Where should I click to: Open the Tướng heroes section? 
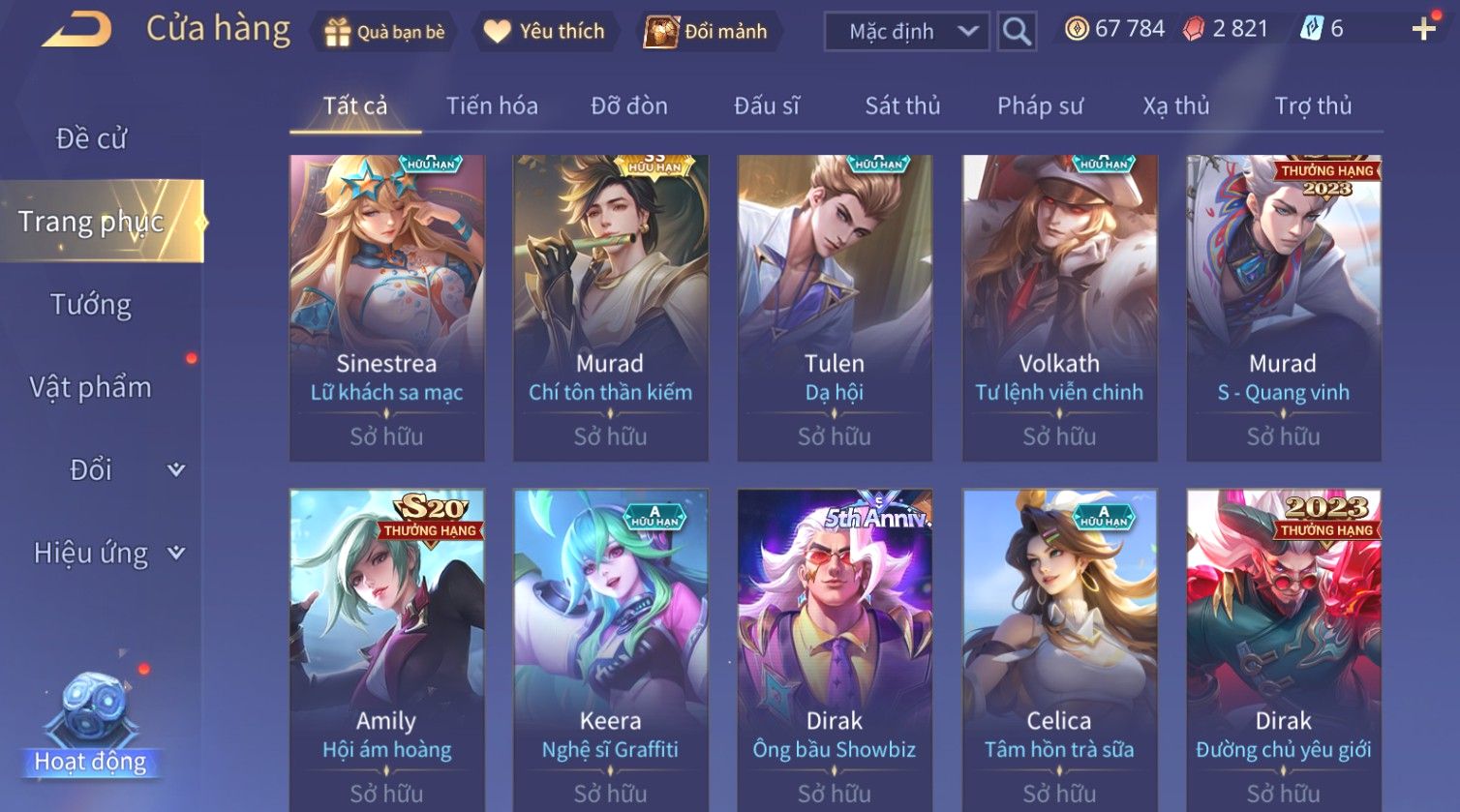click(91, 305)
